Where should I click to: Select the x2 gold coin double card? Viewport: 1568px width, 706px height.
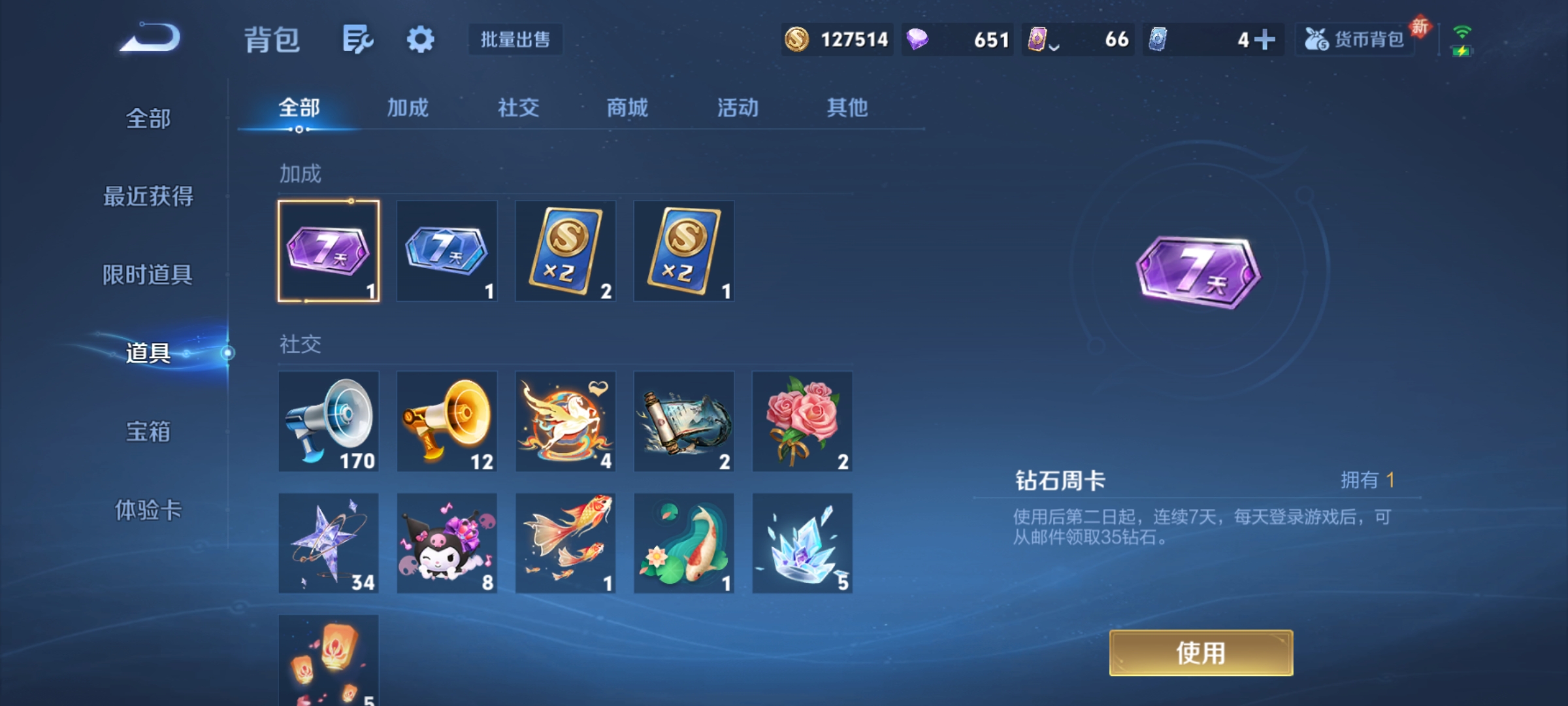coord(566,250)
